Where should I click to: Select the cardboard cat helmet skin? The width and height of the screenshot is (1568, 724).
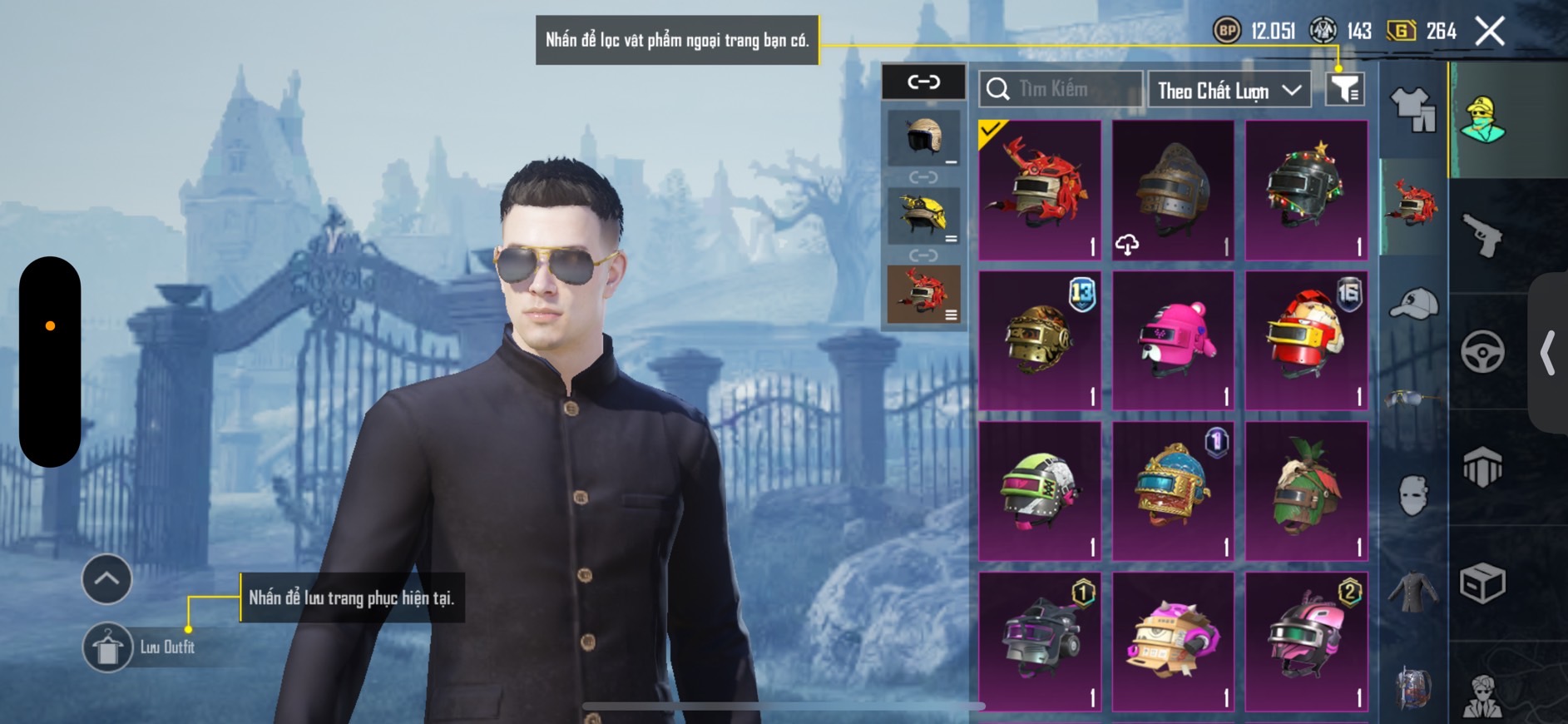(1173, 641)
